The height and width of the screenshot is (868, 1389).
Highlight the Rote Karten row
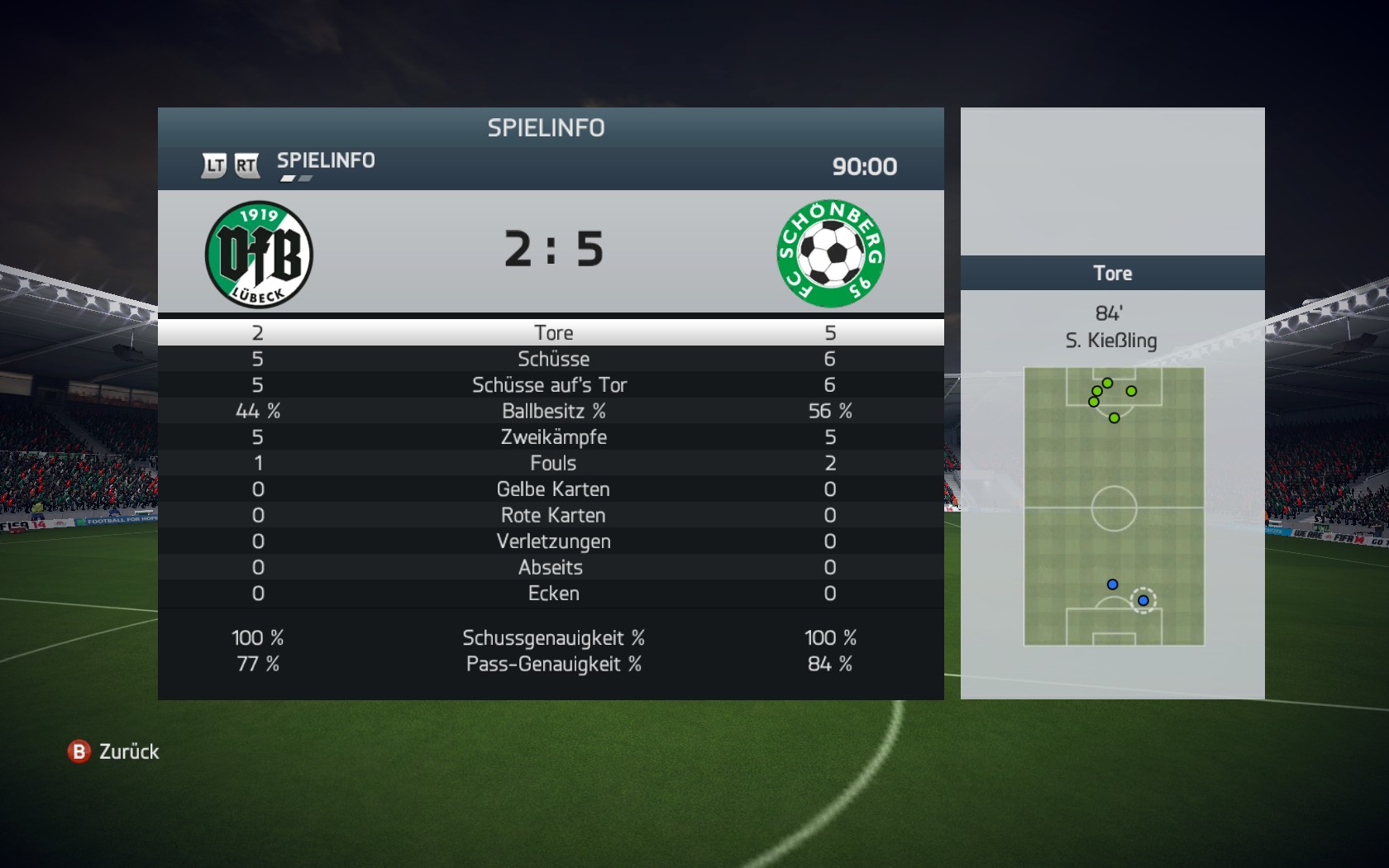coord(552,515)
